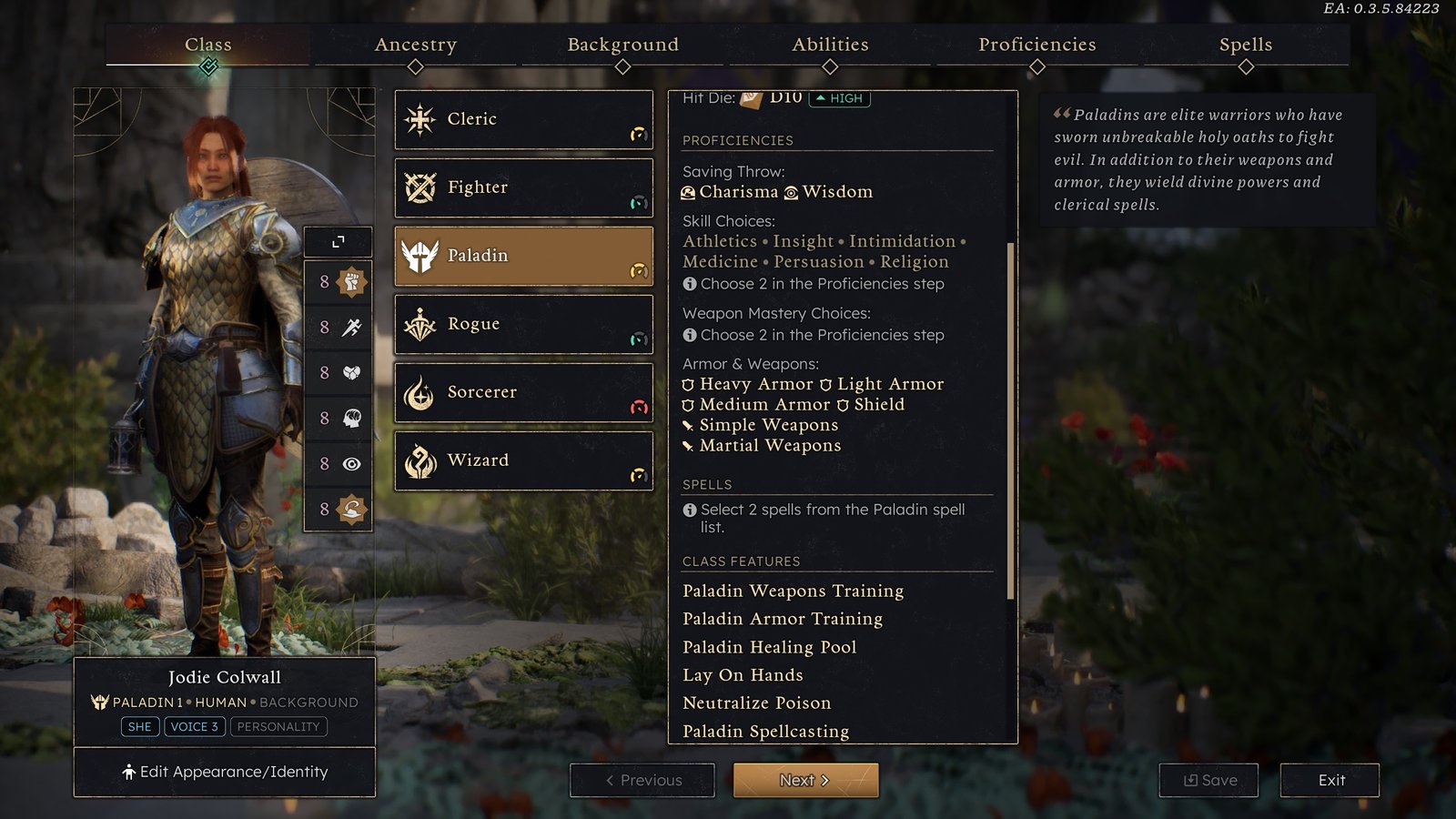
Task: Click the VOICE 3 tag
Action: tap(194, 726)
